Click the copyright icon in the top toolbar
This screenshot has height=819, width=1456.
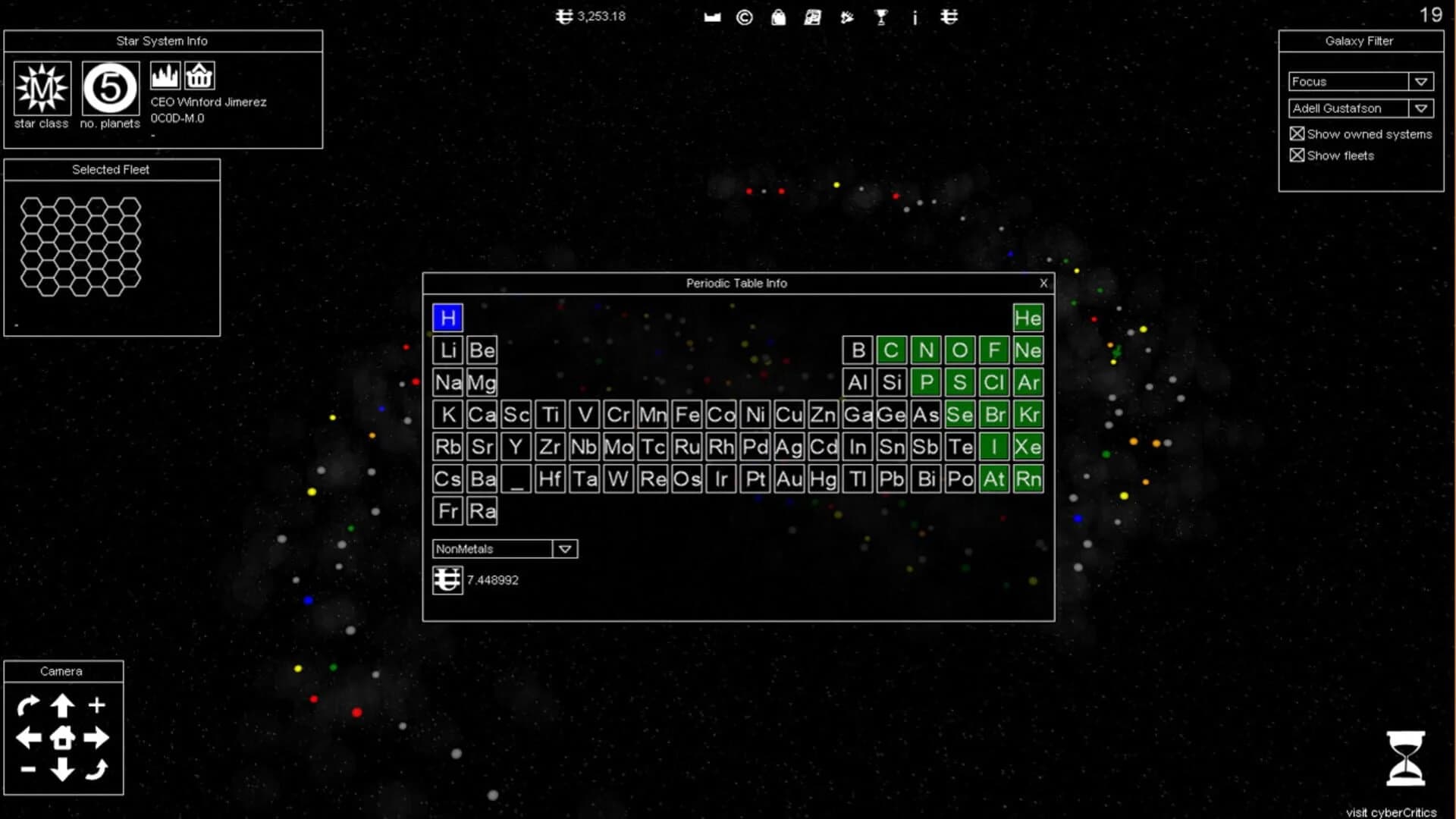(744, 17)
